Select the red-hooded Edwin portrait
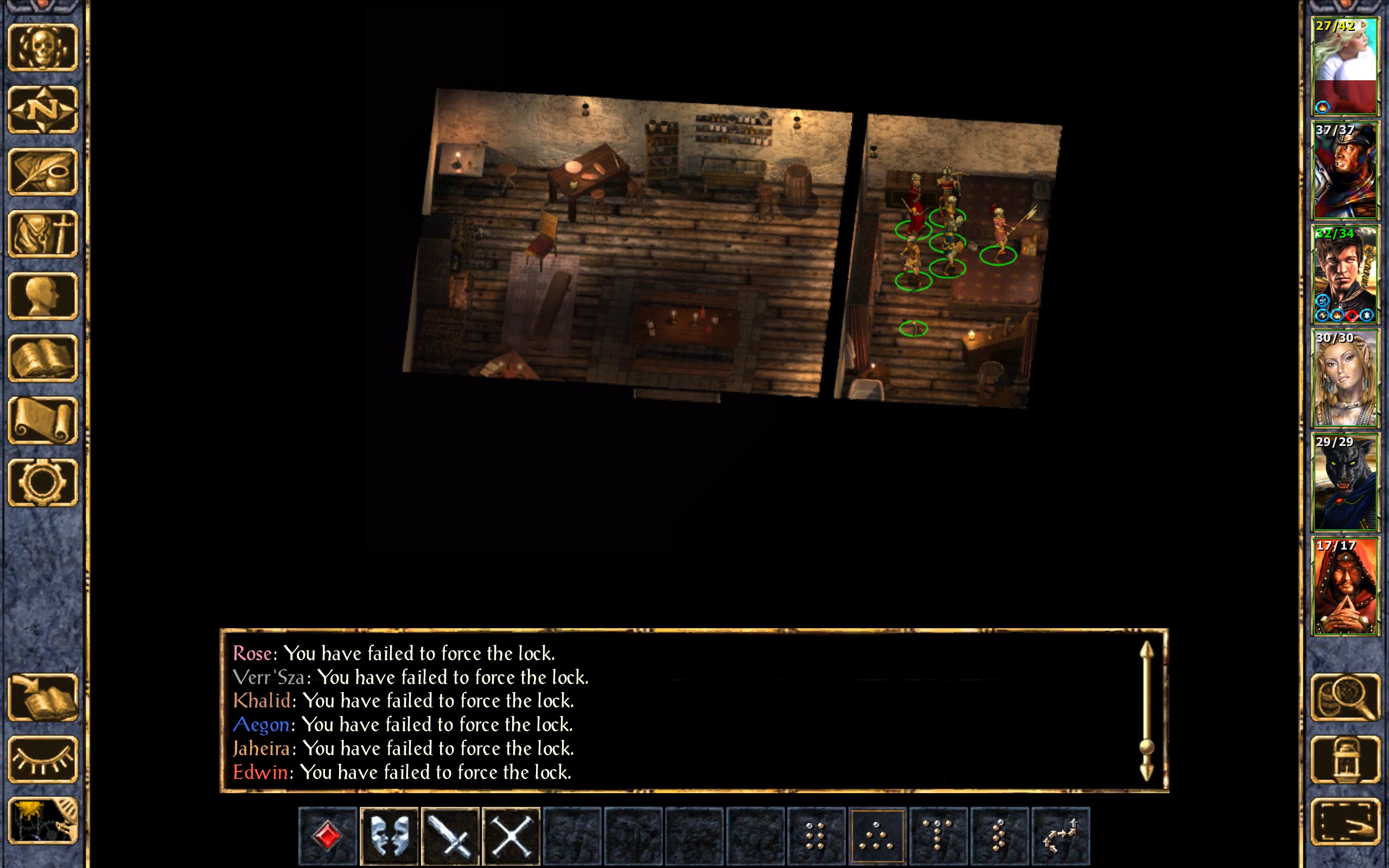The image size is (1389, 868). click(x=1345, y=586)
